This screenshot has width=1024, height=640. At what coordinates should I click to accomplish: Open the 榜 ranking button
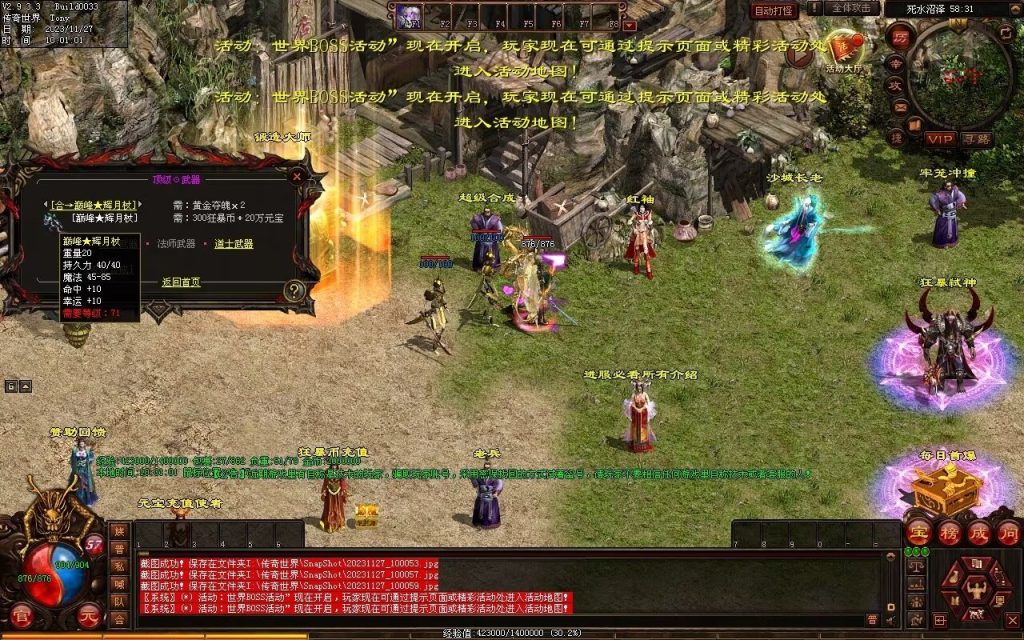pyautogui.click(x=949, y=531)
